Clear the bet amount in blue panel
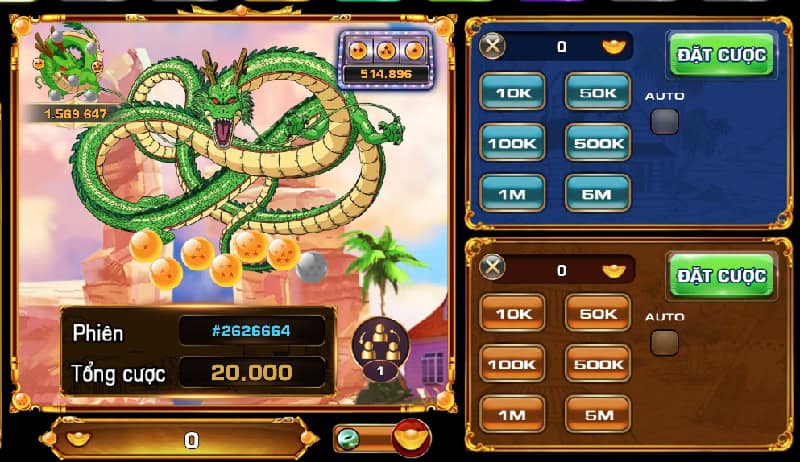Screen dimensions: 800x462 [493, 46]
